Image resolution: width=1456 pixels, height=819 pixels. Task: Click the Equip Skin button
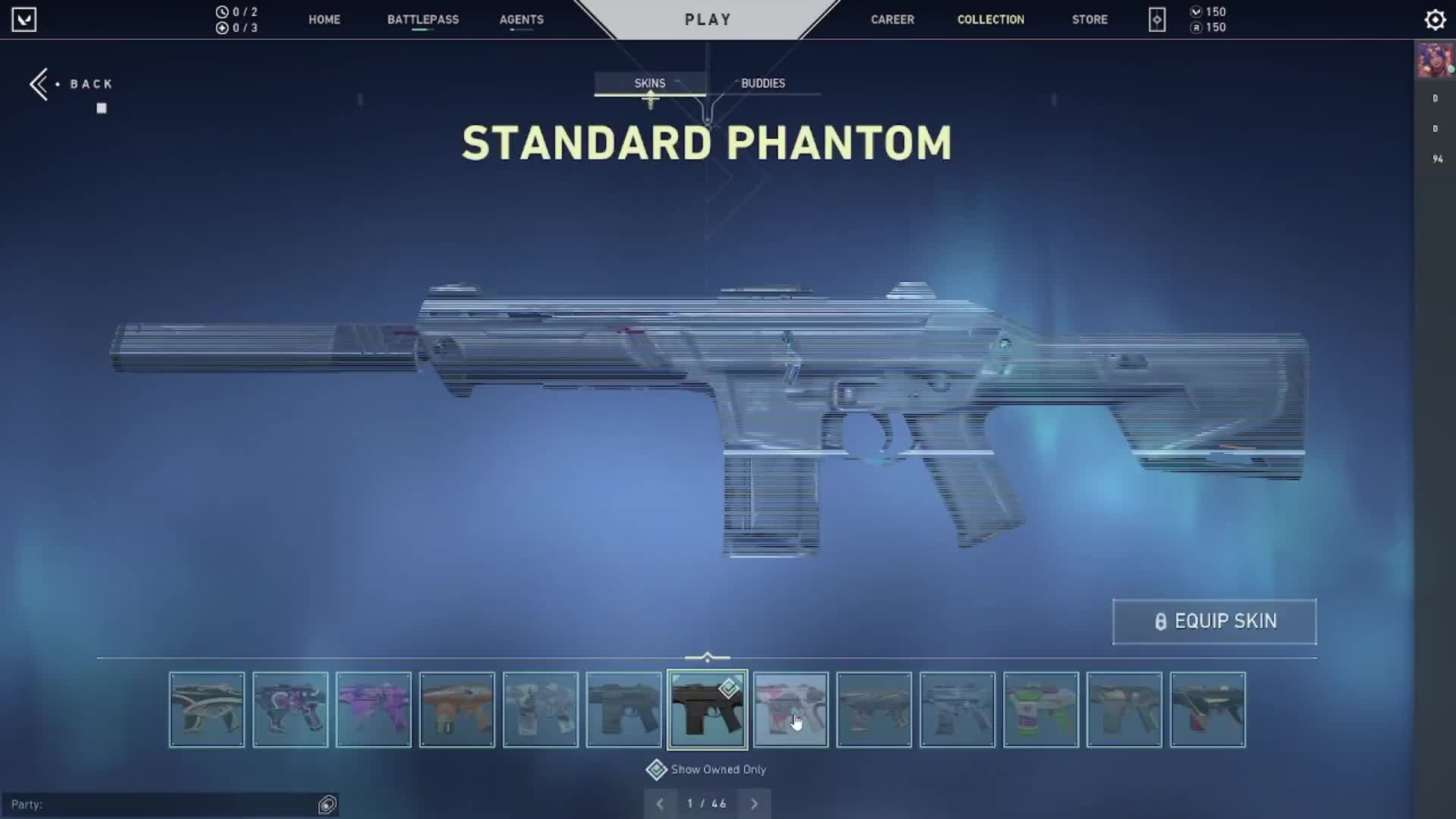[x=1214, y=622]
